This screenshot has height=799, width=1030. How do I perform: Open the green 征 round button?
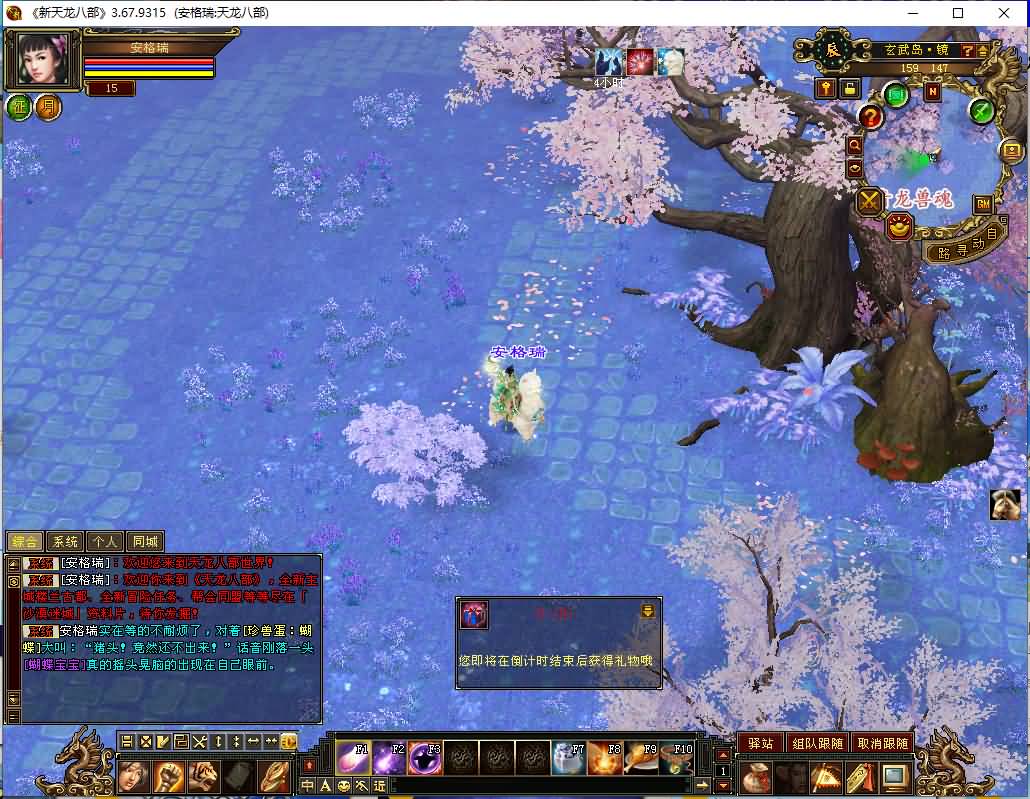[19, 107]
